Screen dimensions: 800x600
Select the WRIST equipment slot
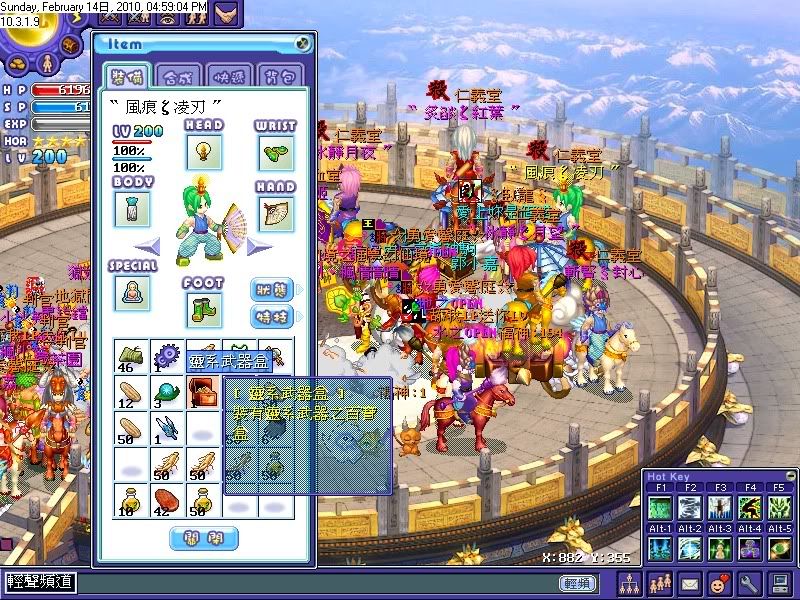276,152
